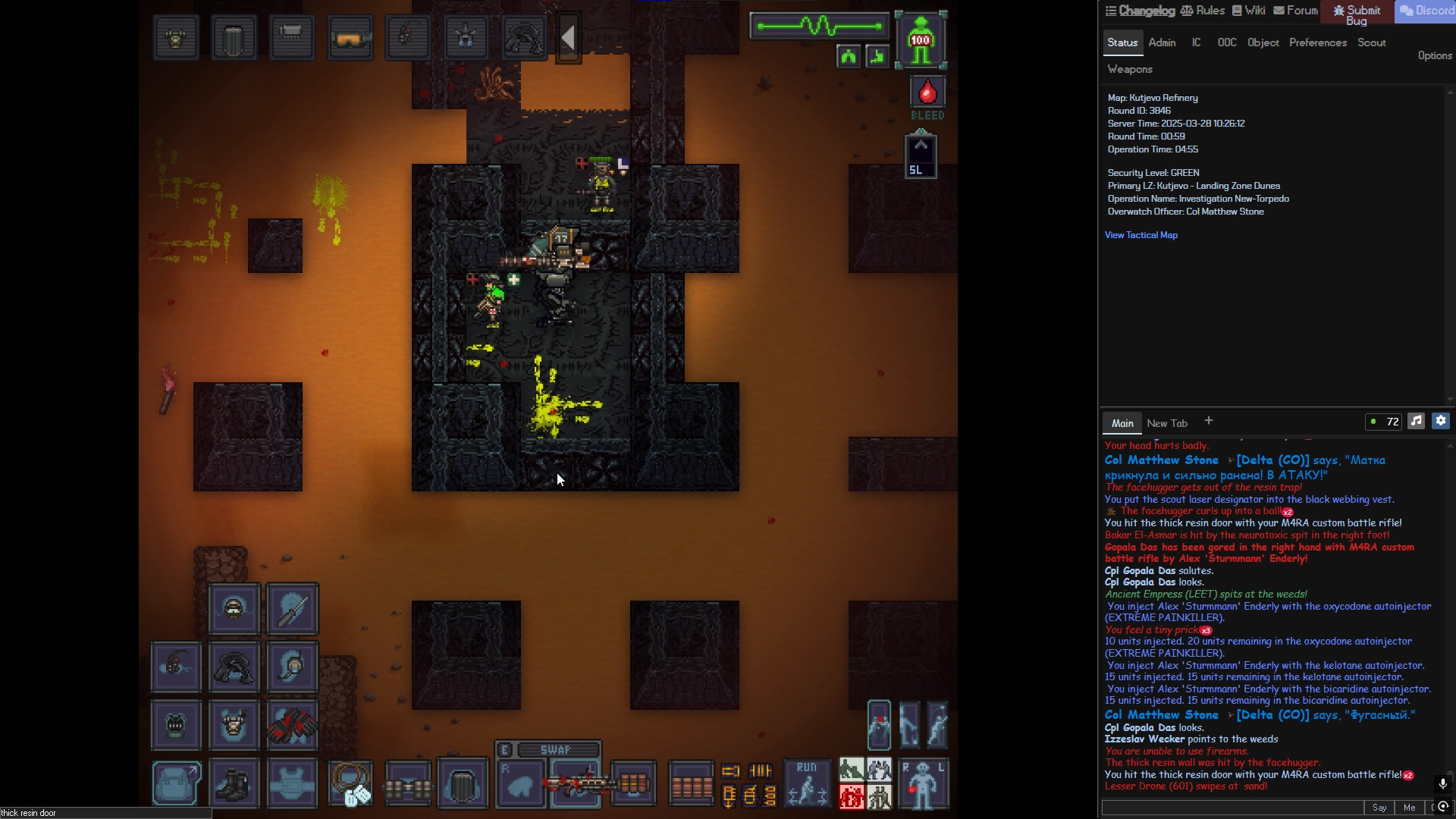Switch to the Admin tab
Screen dimensions: 1456x819
tap(1162, 42)
